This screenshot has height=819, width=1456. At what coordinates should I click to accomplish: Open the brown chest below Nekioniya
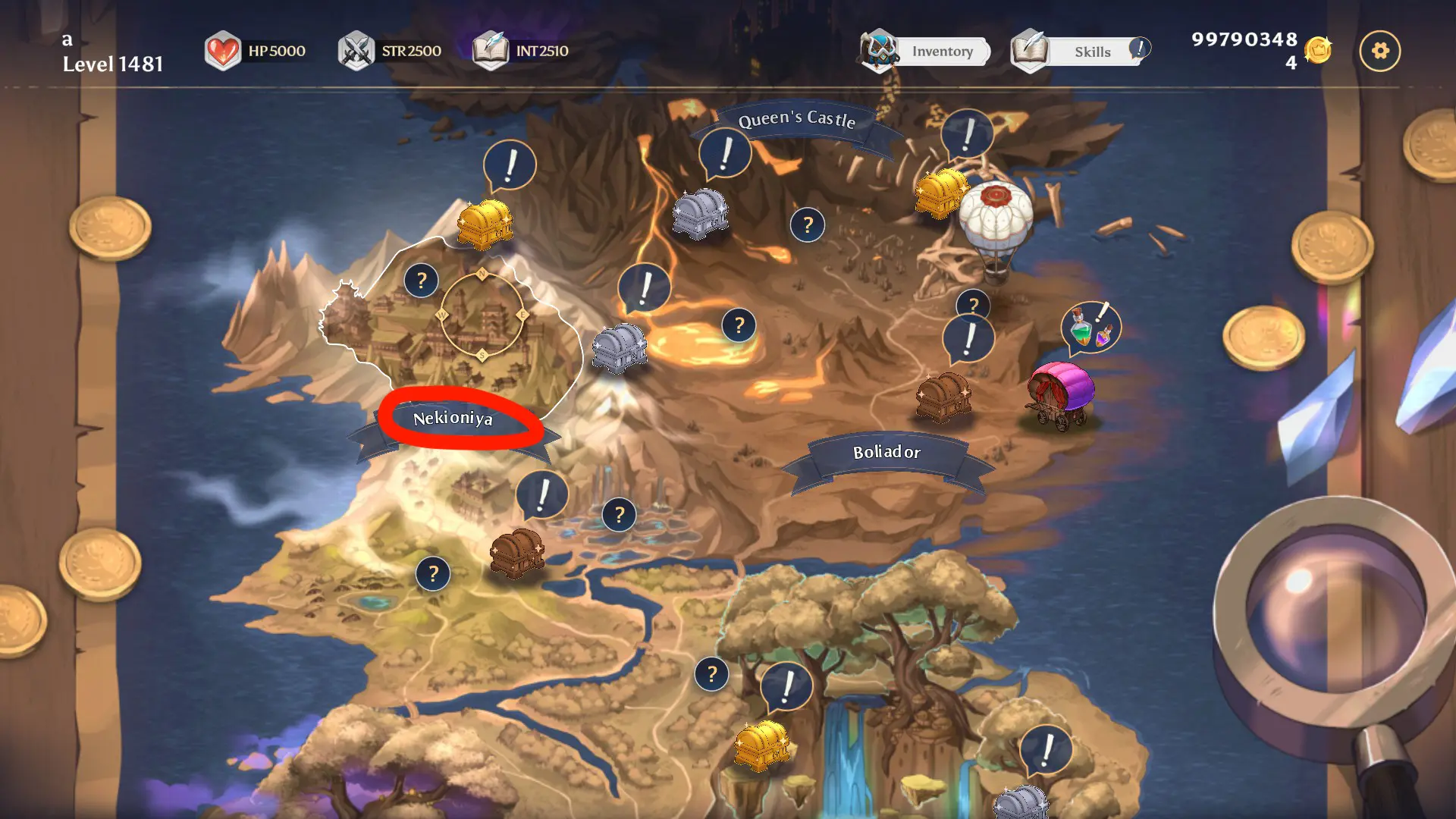pyautogui.click(x=516, y=552)
